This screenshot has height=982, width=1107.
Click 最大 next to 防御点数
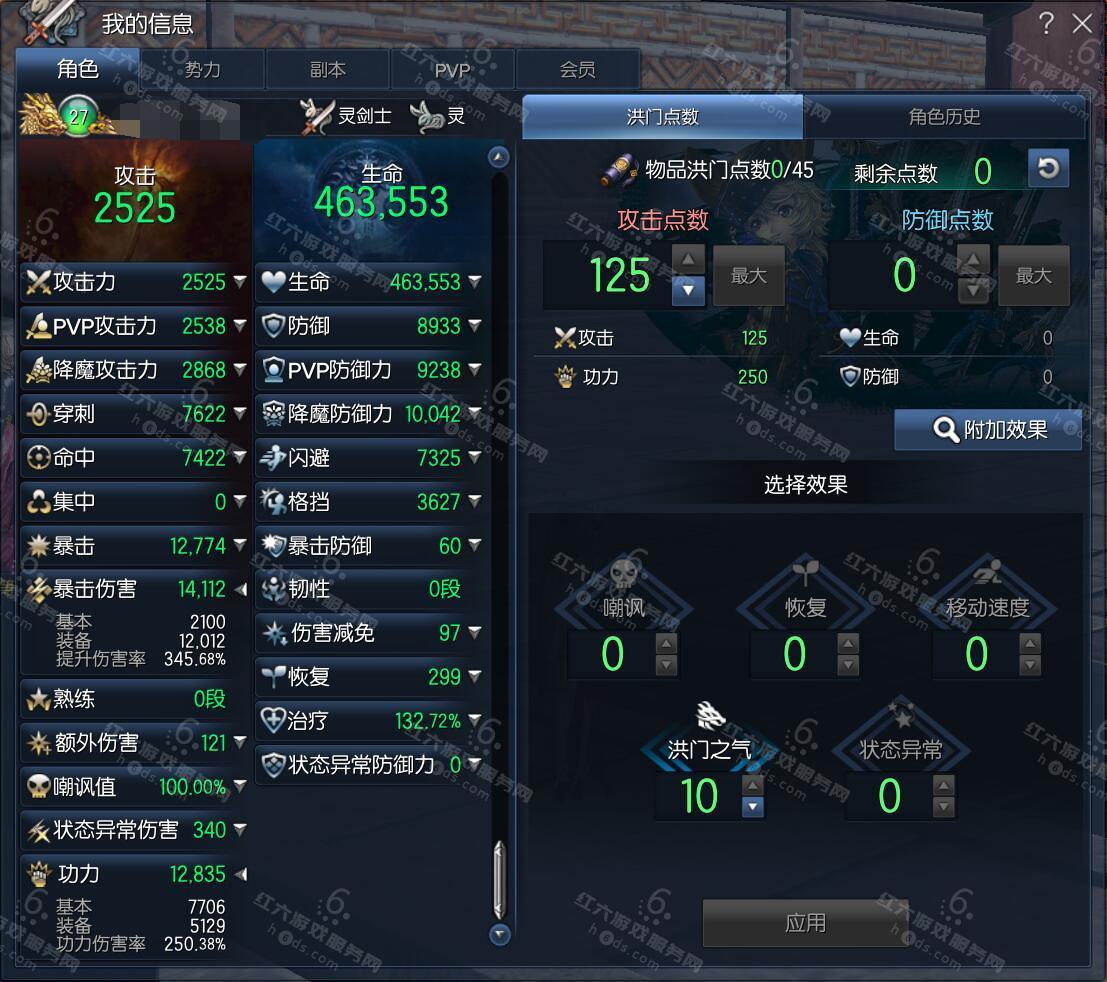[1033, 276]
